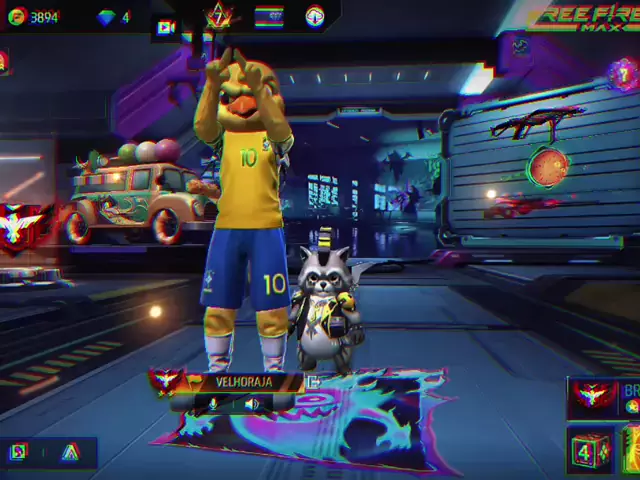Toggle the speaker sound icon
The image size is (640, 480).
(251, 404)
